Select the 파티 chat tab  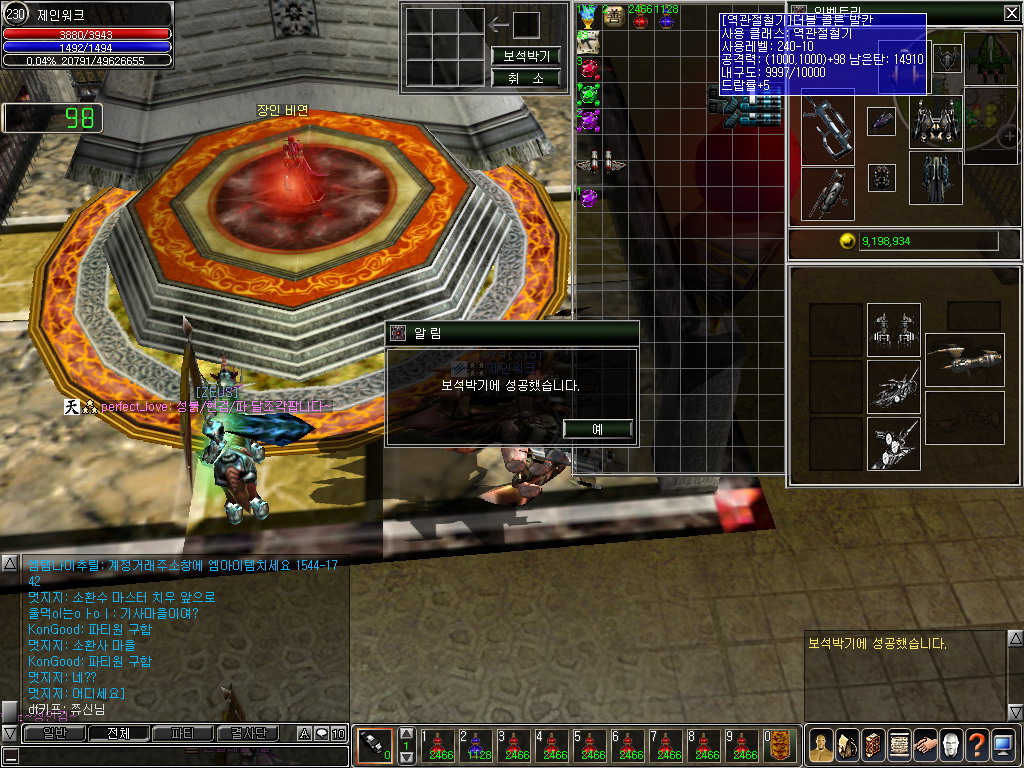(x=182, y=733)
